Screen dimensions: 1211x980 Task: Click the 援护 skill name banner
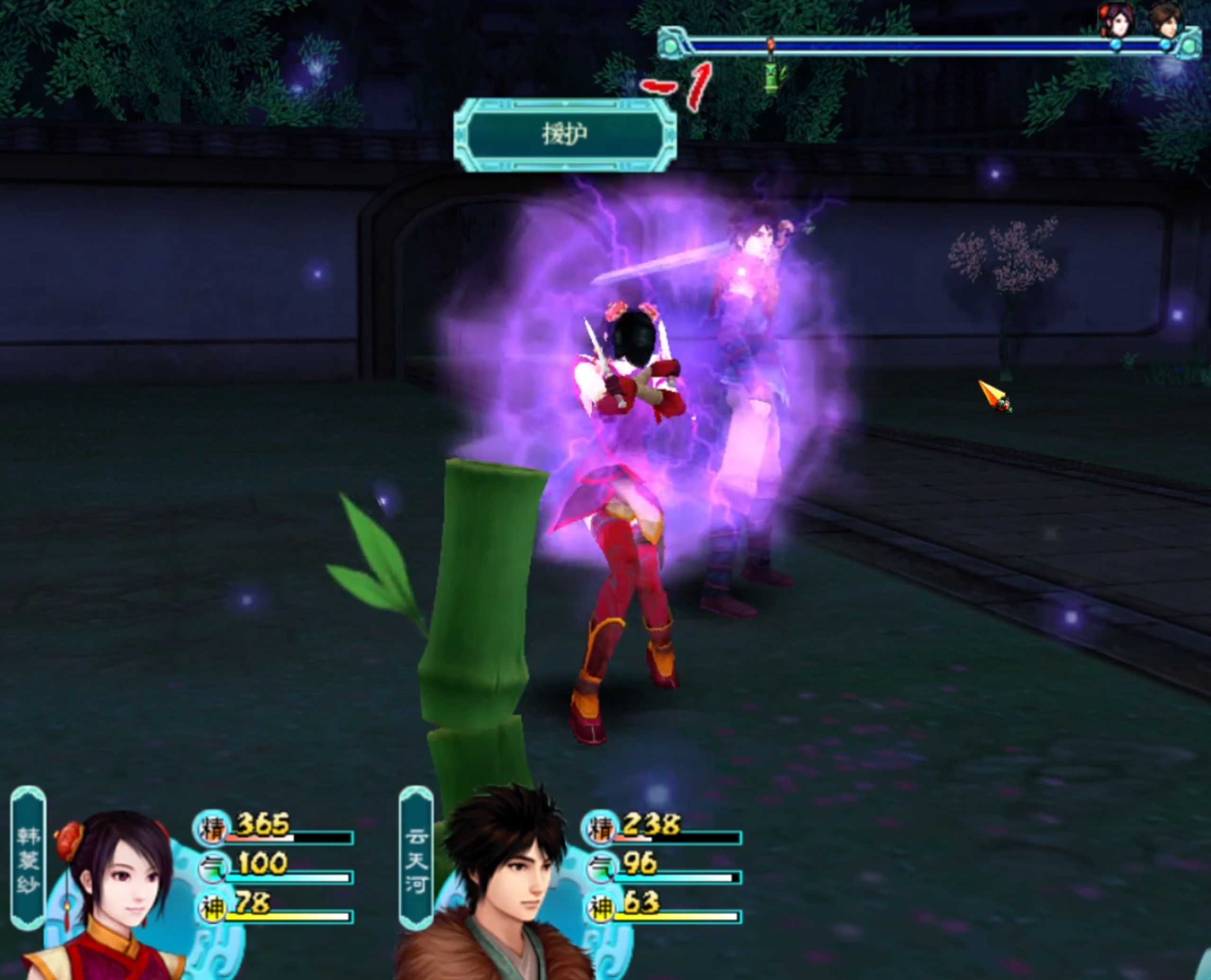click(x=565, y=135)
